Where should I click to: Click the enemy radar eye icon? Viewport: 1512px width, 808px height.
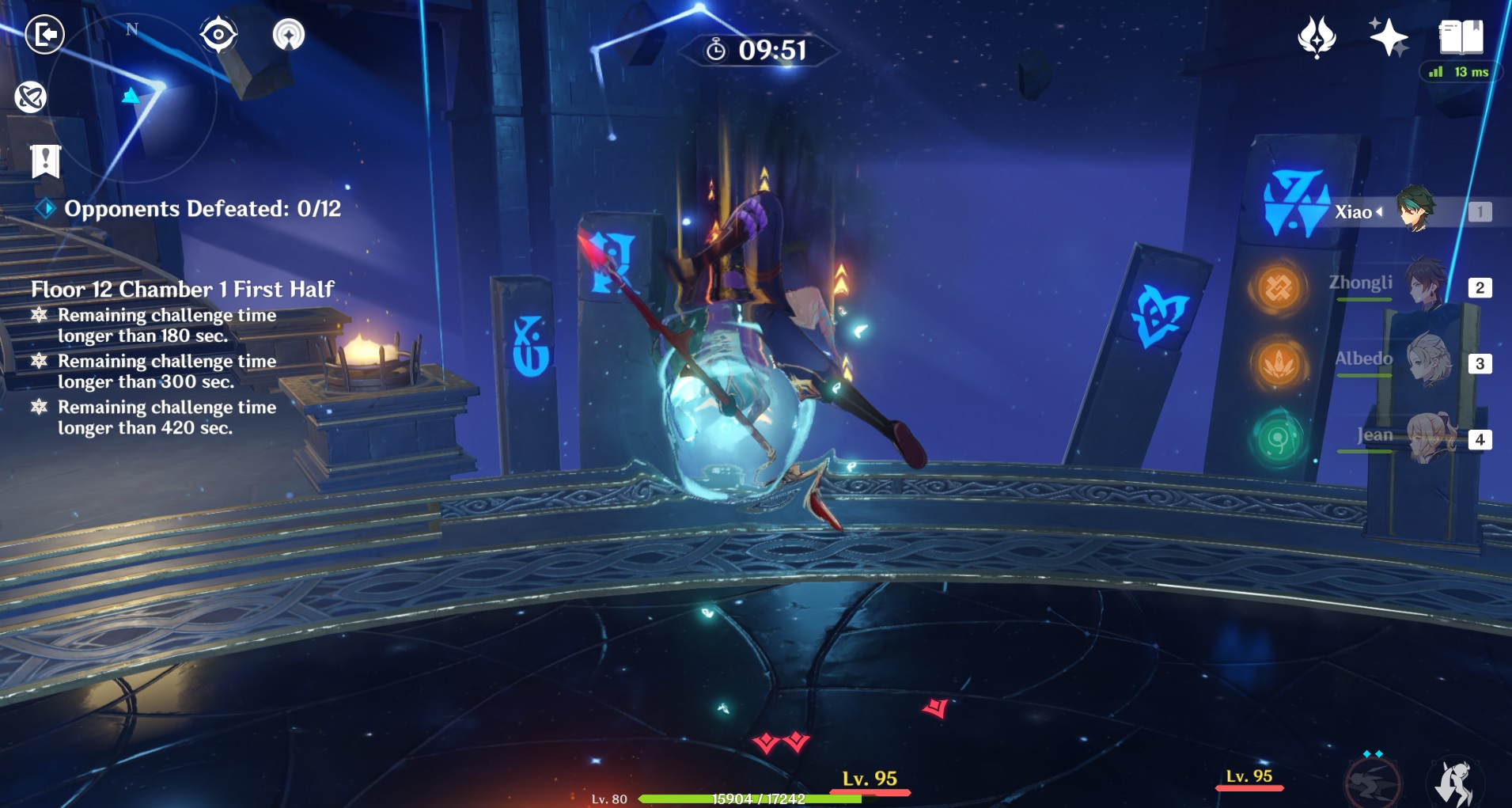point(219,34)
